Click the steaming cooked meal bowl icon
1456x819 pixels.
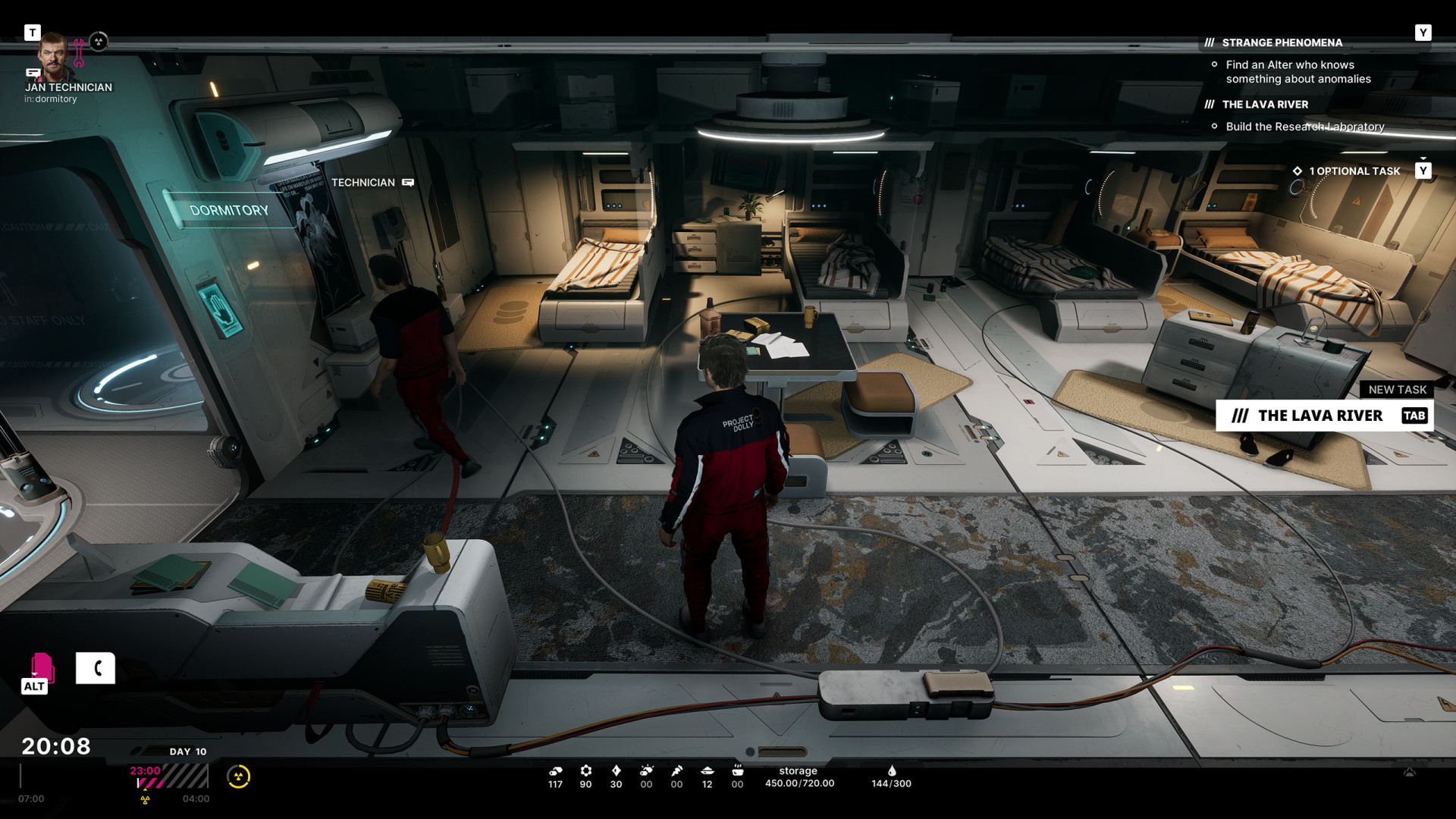737,770
